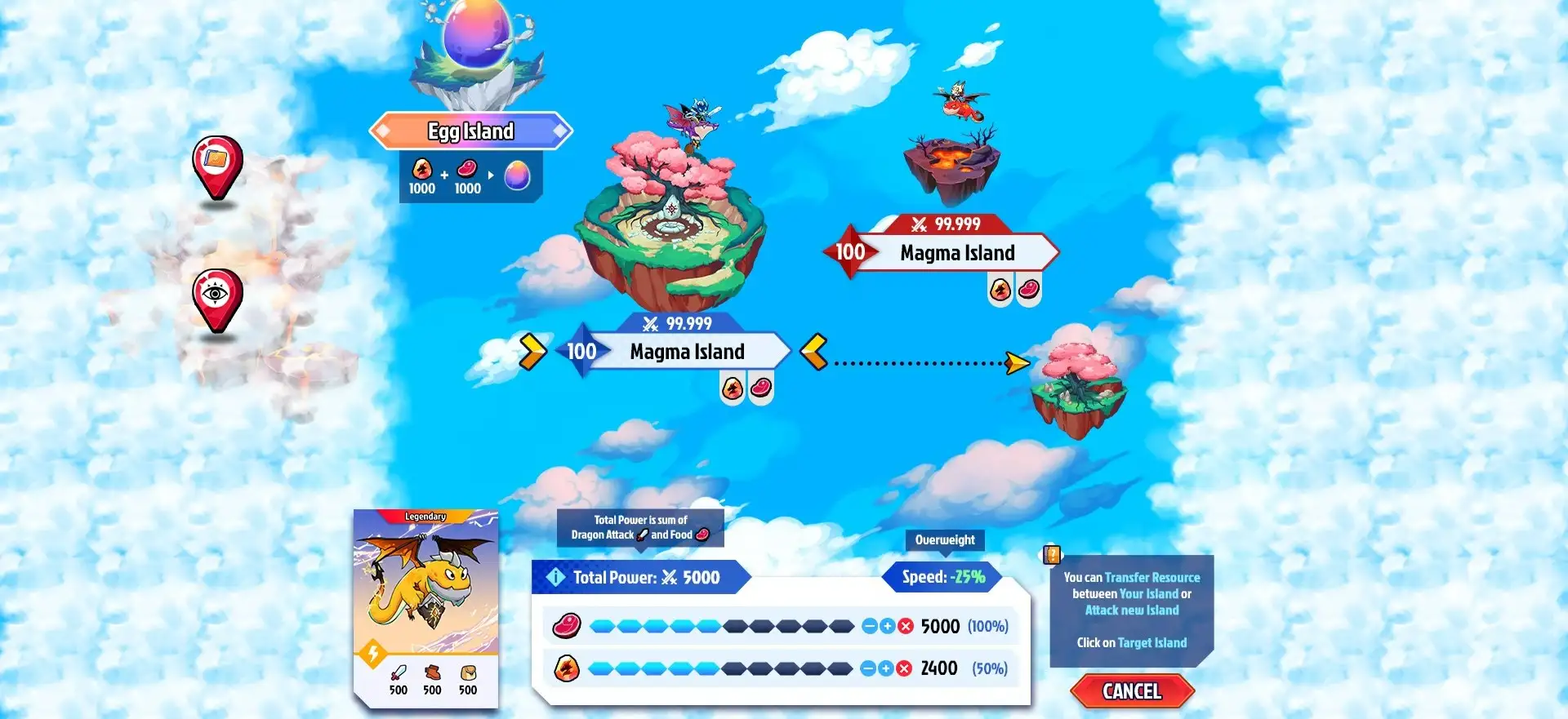The image size is (1568, 719).
Task: Select the Egg Island label
Action: click(x=470, y=131)
